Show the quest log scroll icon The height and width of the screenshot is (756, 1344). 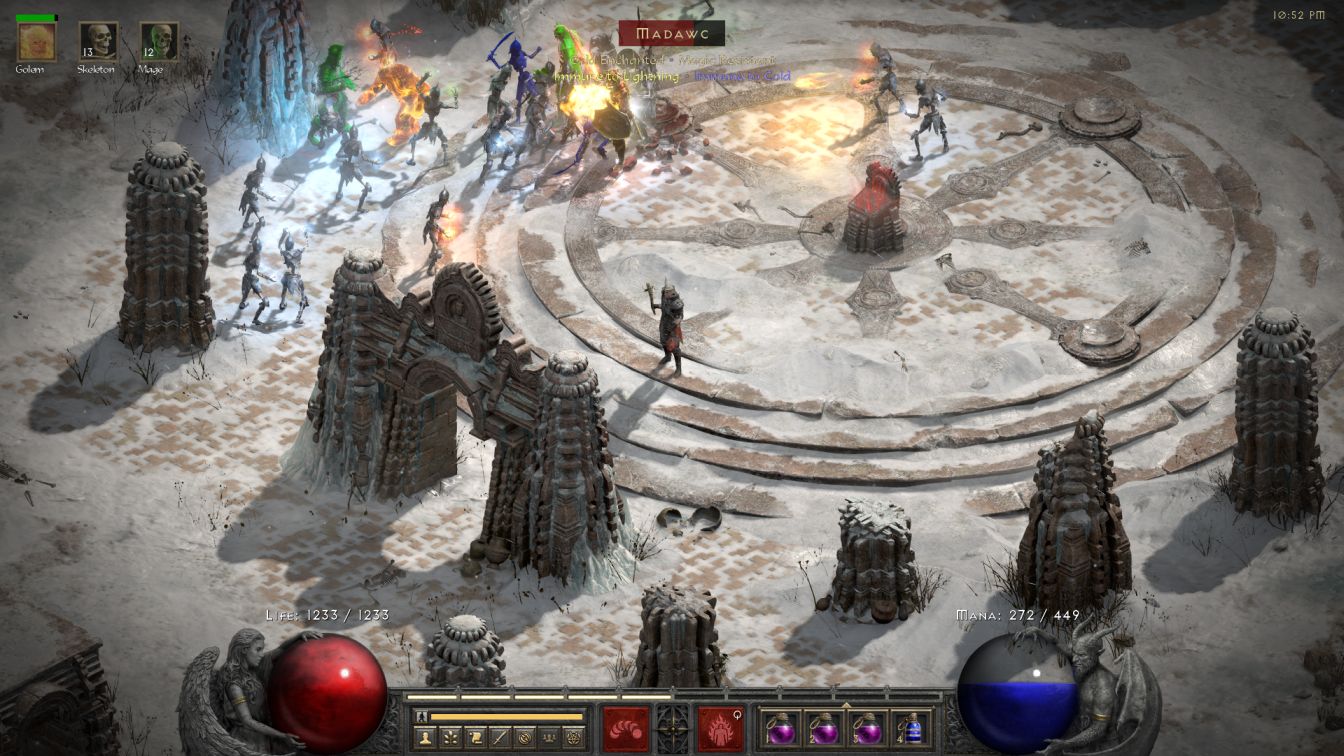[x=476, y=738]
